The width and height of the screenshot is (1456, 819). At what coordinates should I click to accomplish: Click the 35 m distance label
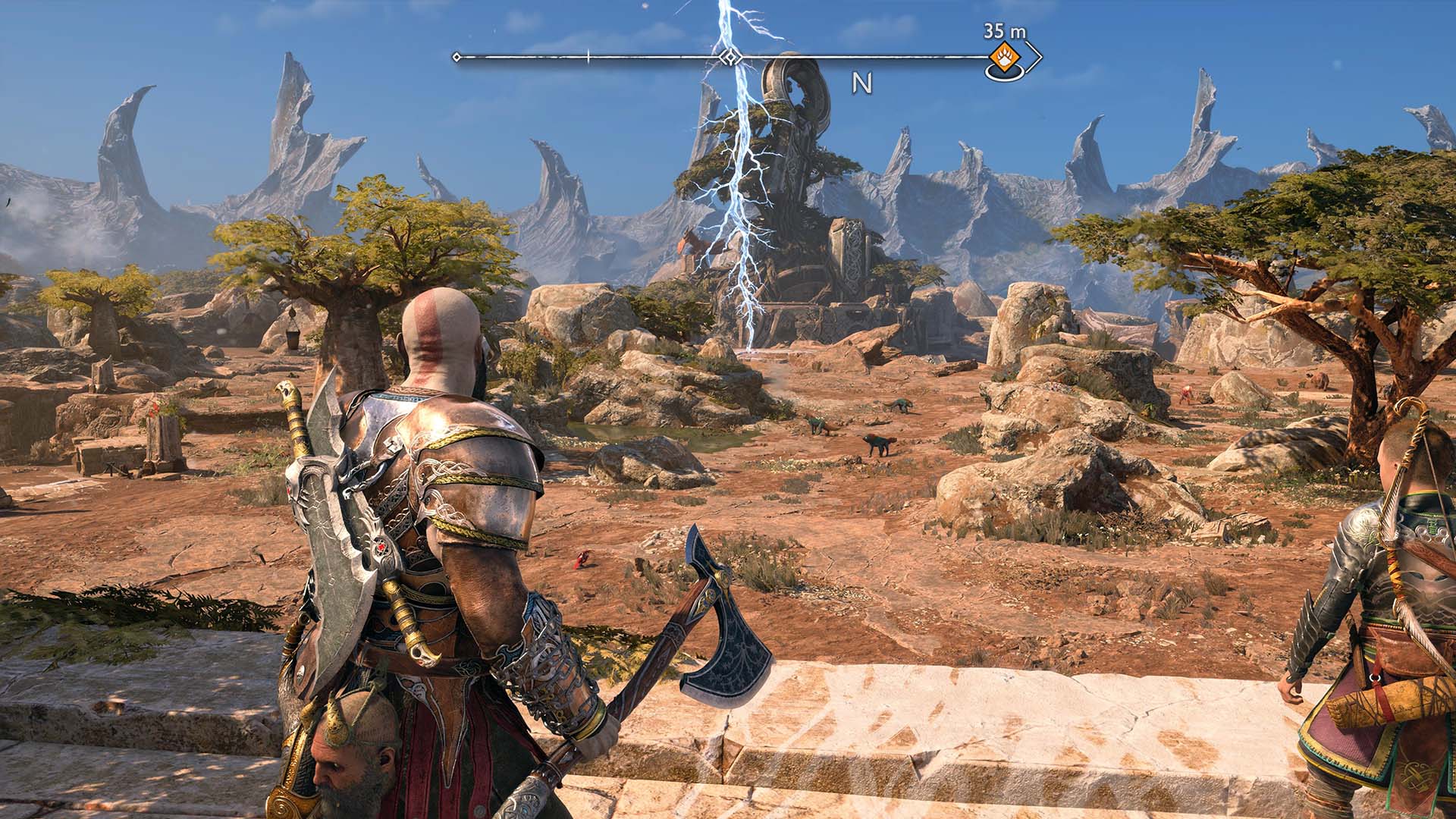1005,30
